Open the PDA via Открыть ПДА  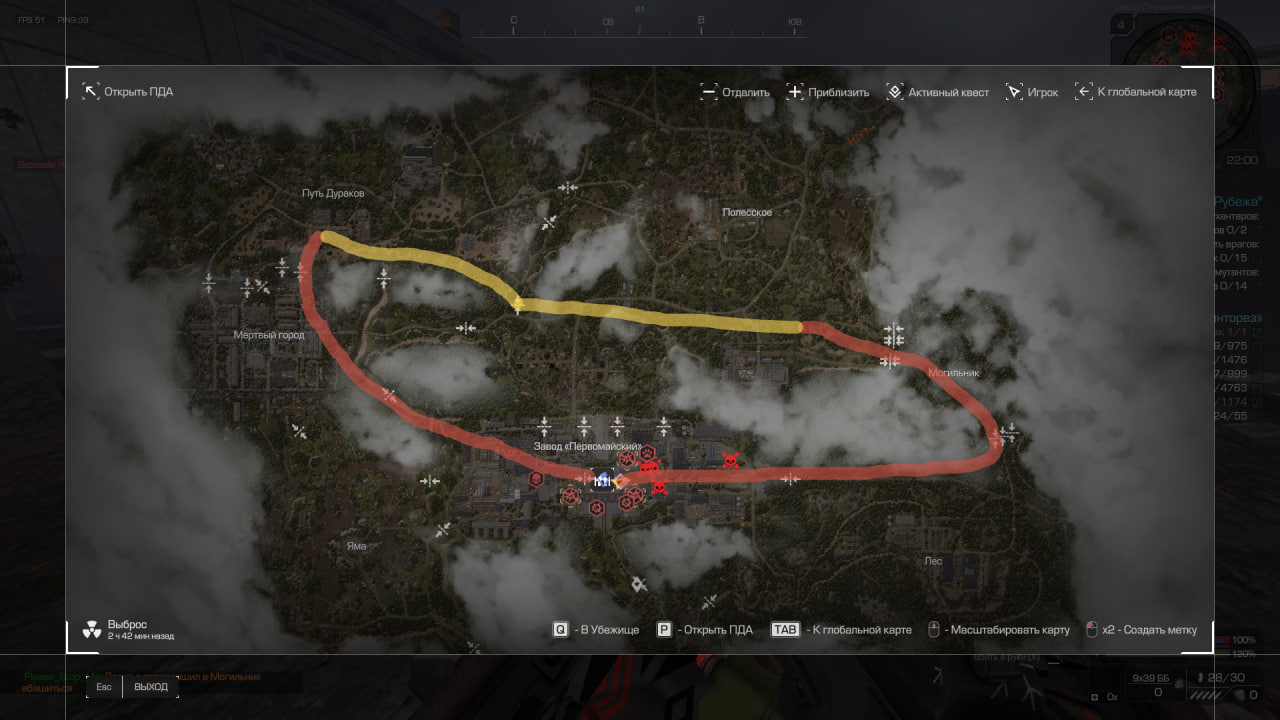pyautogui.click(x=128, y=92)
